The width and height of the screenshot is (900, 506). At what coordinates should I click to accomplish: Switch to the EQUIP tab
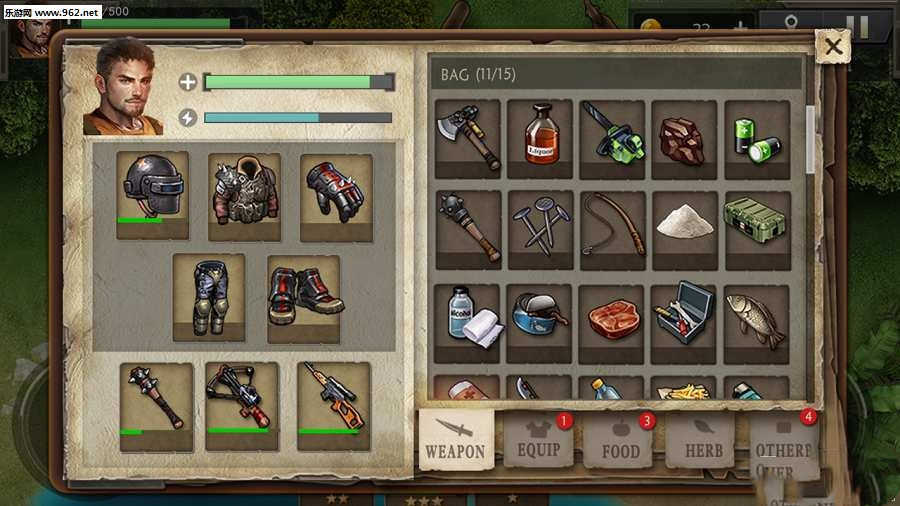pos(538,440)
